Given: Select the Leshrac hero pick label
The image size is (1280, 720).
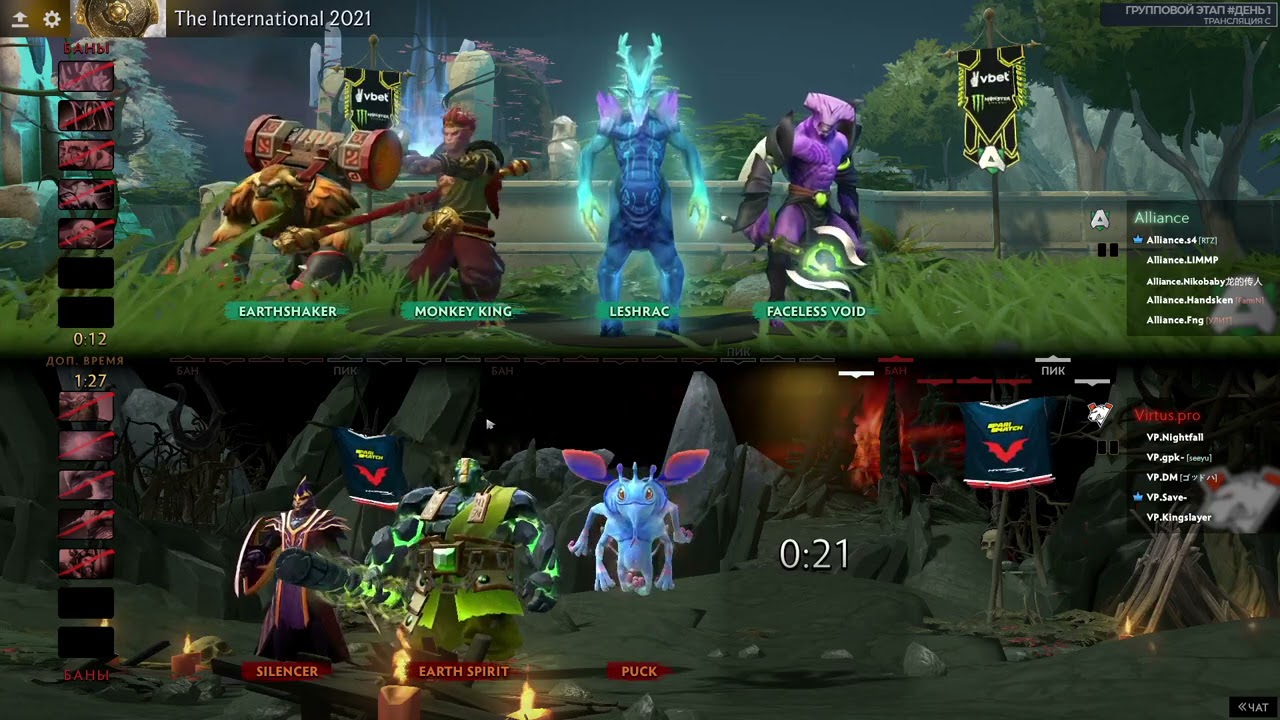Looking at the screenshot, I should pos(639,311).
